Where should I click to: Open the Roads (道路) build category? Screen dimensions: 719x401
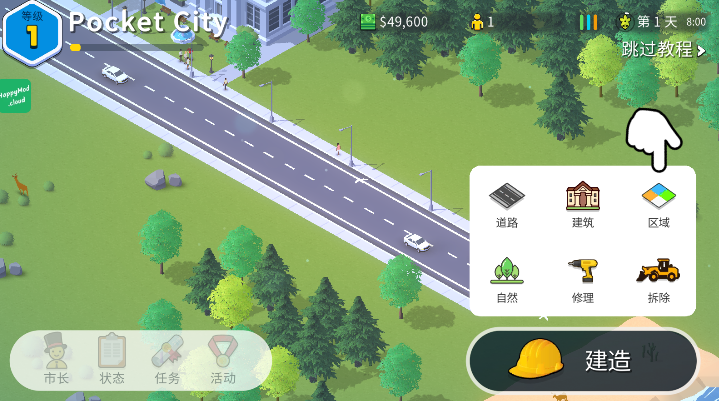point(507,203)
